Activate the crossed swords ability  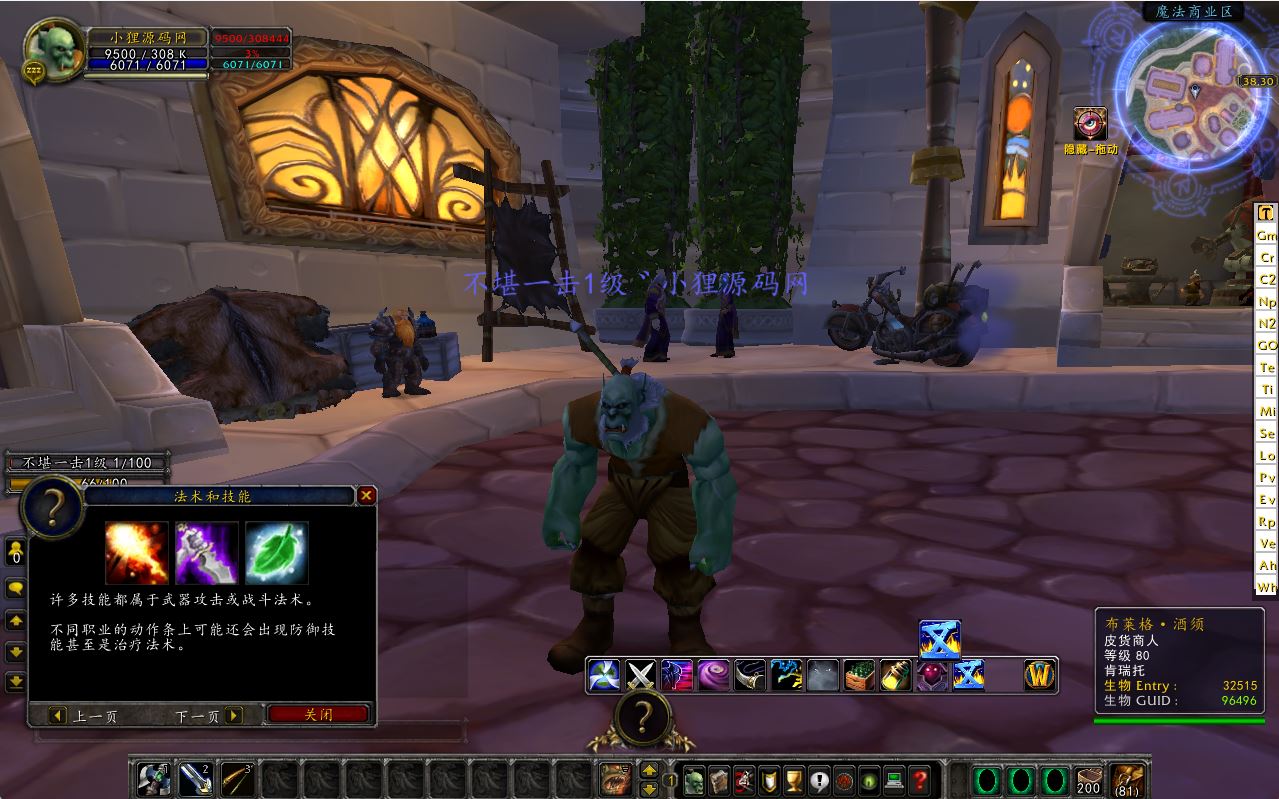click(x=640, y=676)
